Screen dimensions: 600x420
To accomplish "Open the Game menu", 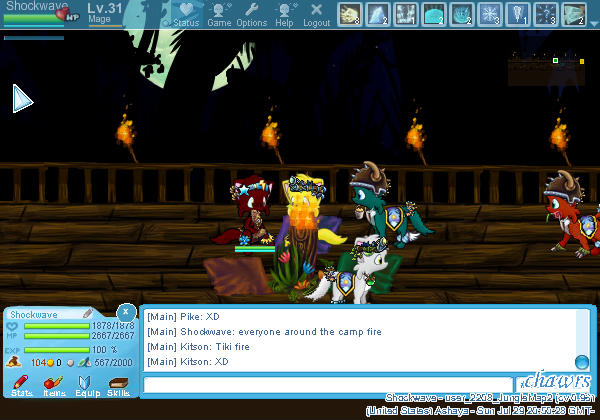I will [219, 14].
